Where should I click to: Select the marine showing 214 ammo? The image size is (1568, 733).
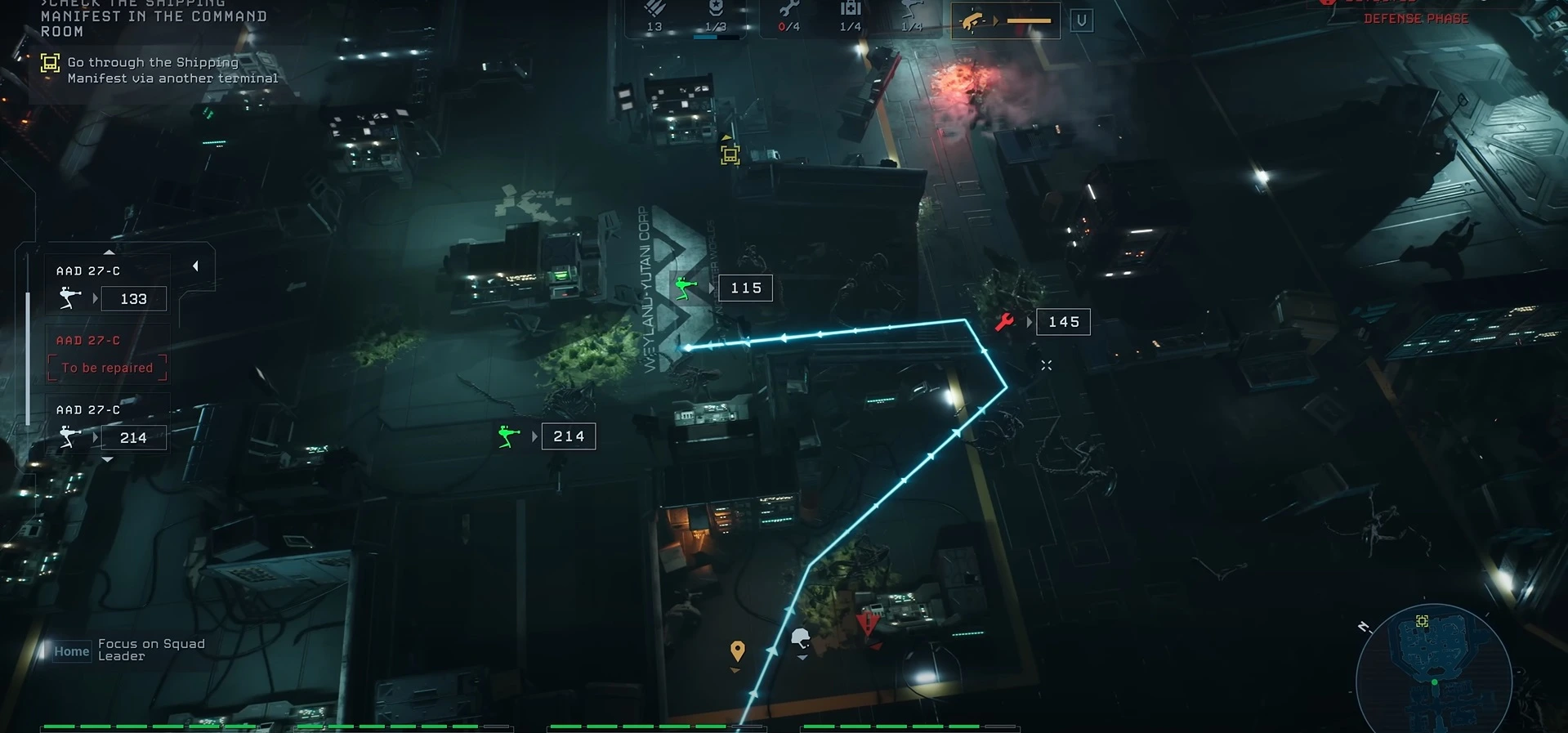[x=507, y=437]
